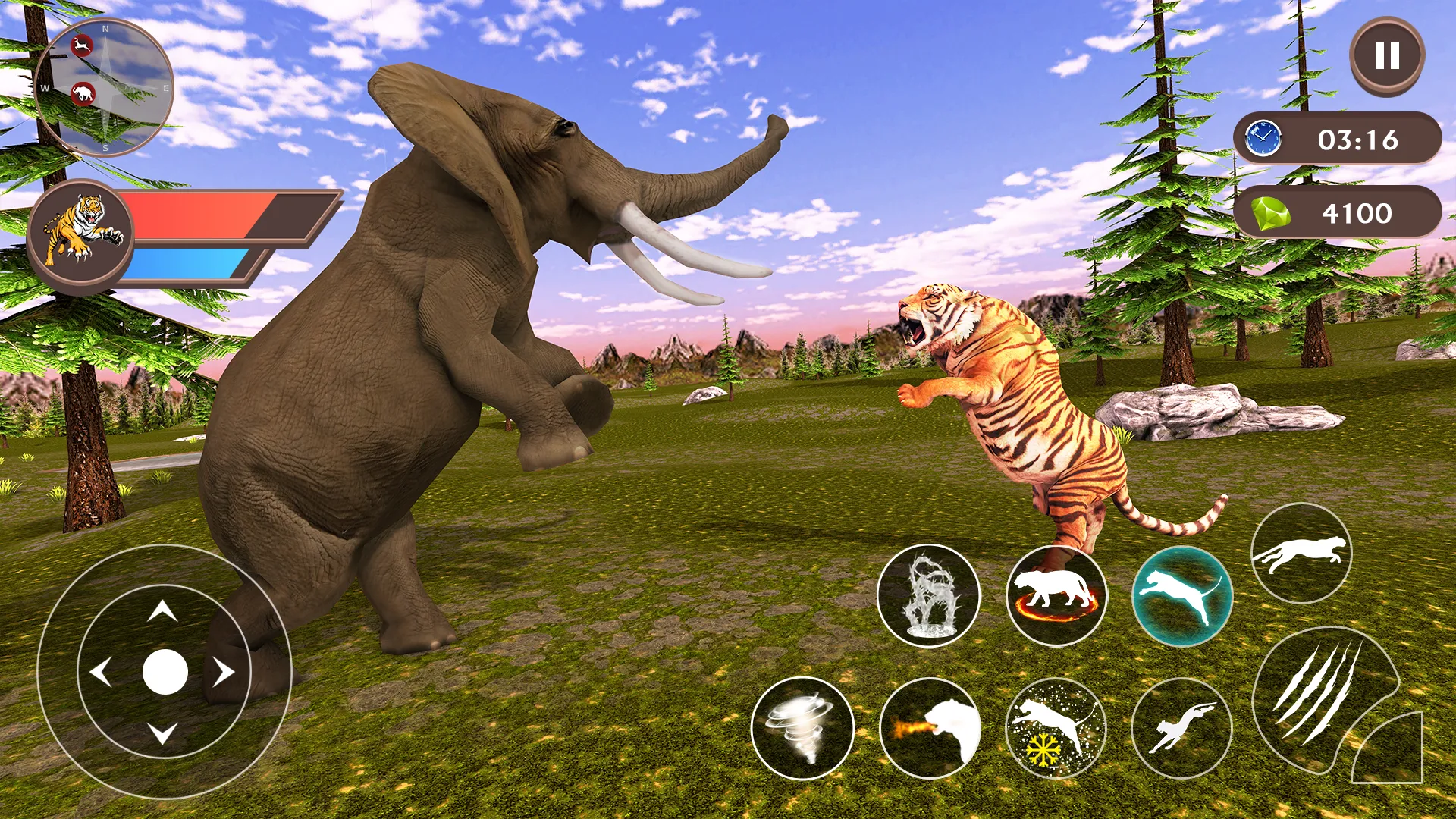Activate the fire ring tiger ability
The width and height of the screenshot is (1456, 819).
(1056, 596)
